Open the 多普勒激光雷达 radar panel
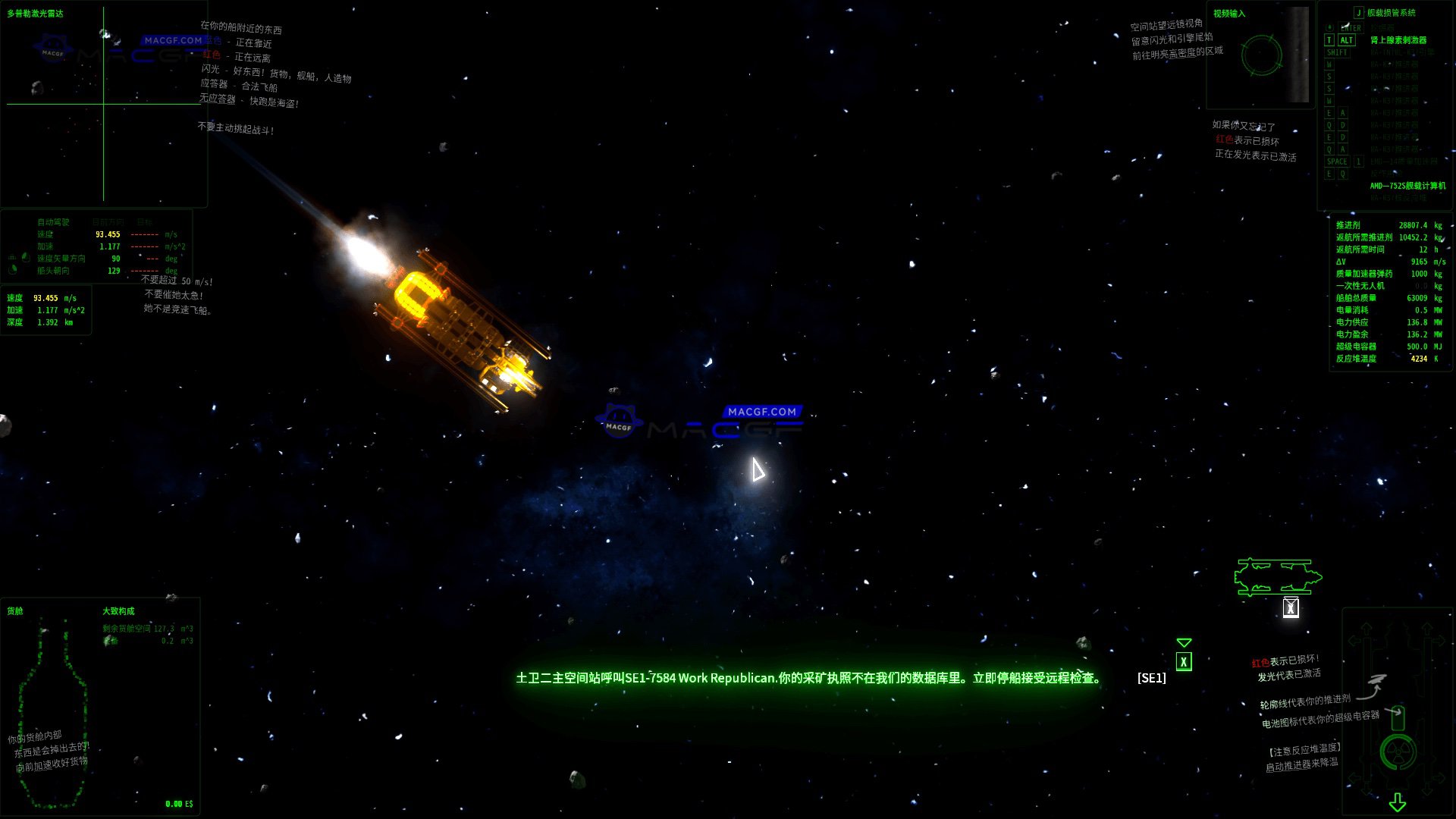The width and height of the screenshot is (1456, 819). click(34, 13)
